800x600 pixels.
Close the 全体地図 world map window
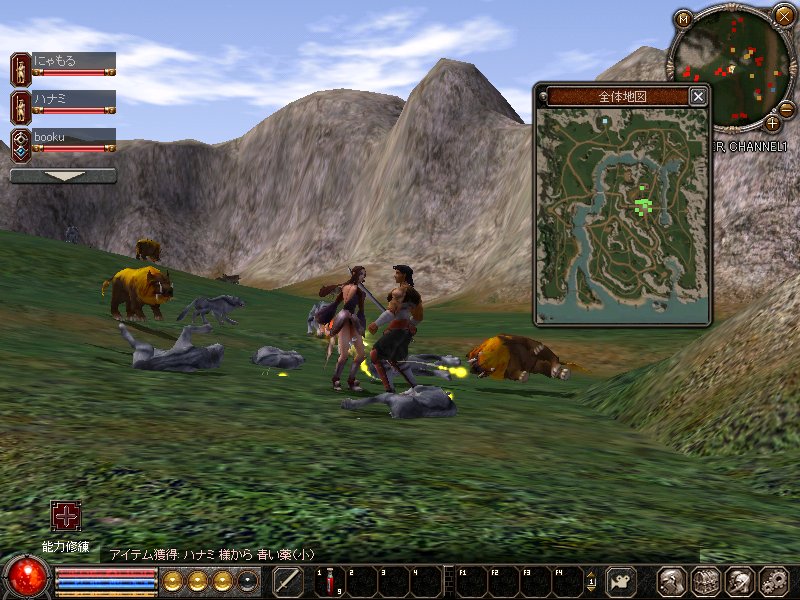coord(698,96)
